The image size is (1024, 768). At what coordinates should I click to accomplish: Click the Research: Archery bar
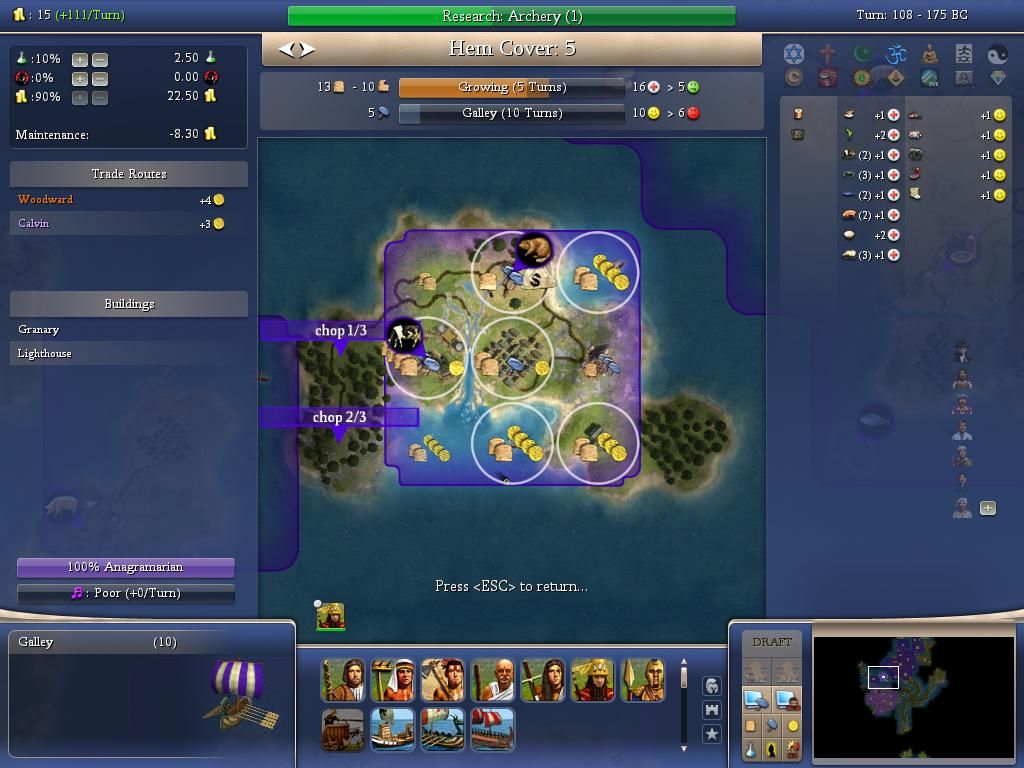click(x=511, y=16)
